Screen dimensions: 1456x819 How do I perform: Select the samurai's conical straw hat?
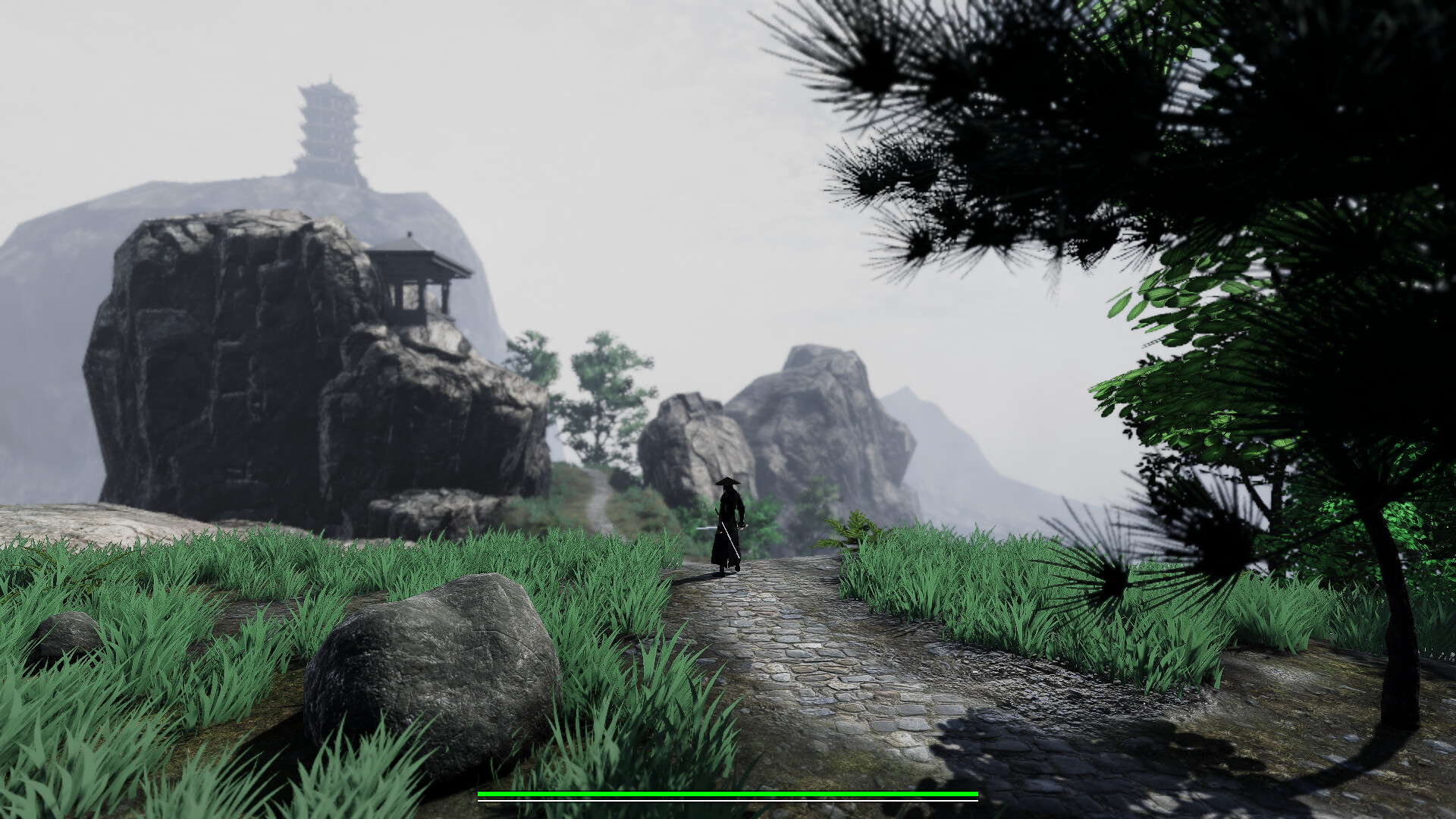pos(728,482)
